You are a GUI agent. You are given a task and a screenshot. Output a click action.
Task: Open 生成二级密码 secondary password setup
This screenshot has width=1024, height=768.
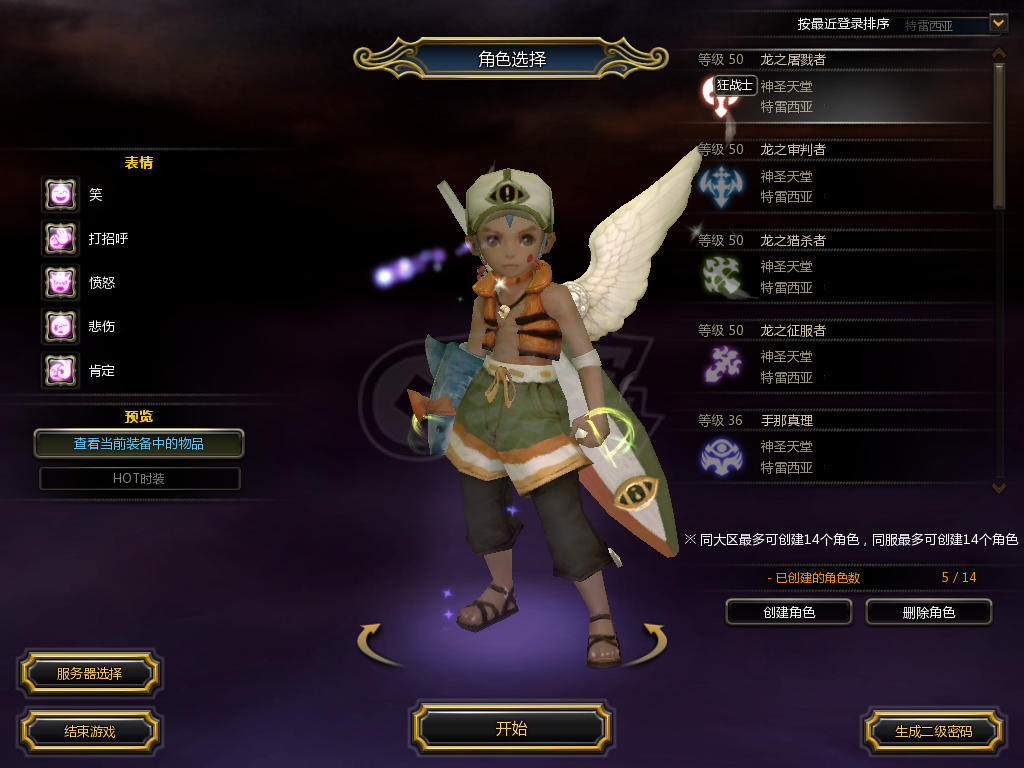[933, 731]
